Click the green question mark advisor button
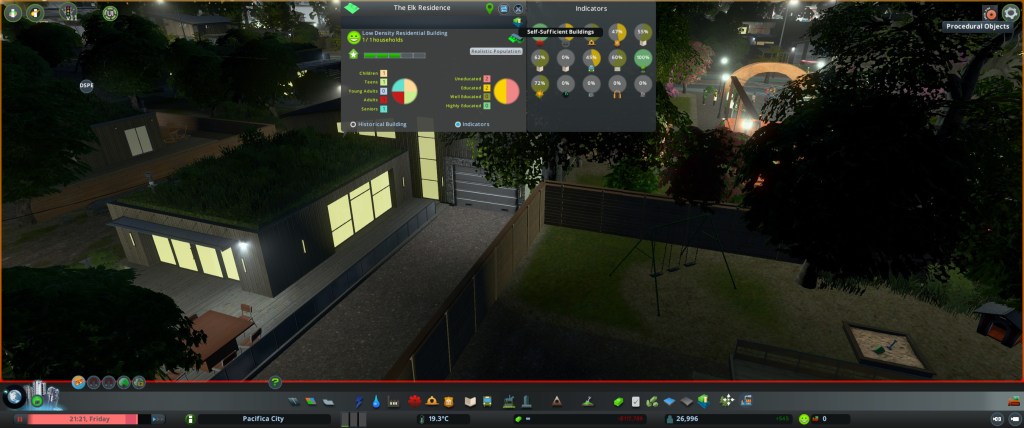1024x428 pixels. tap(275, 381)
